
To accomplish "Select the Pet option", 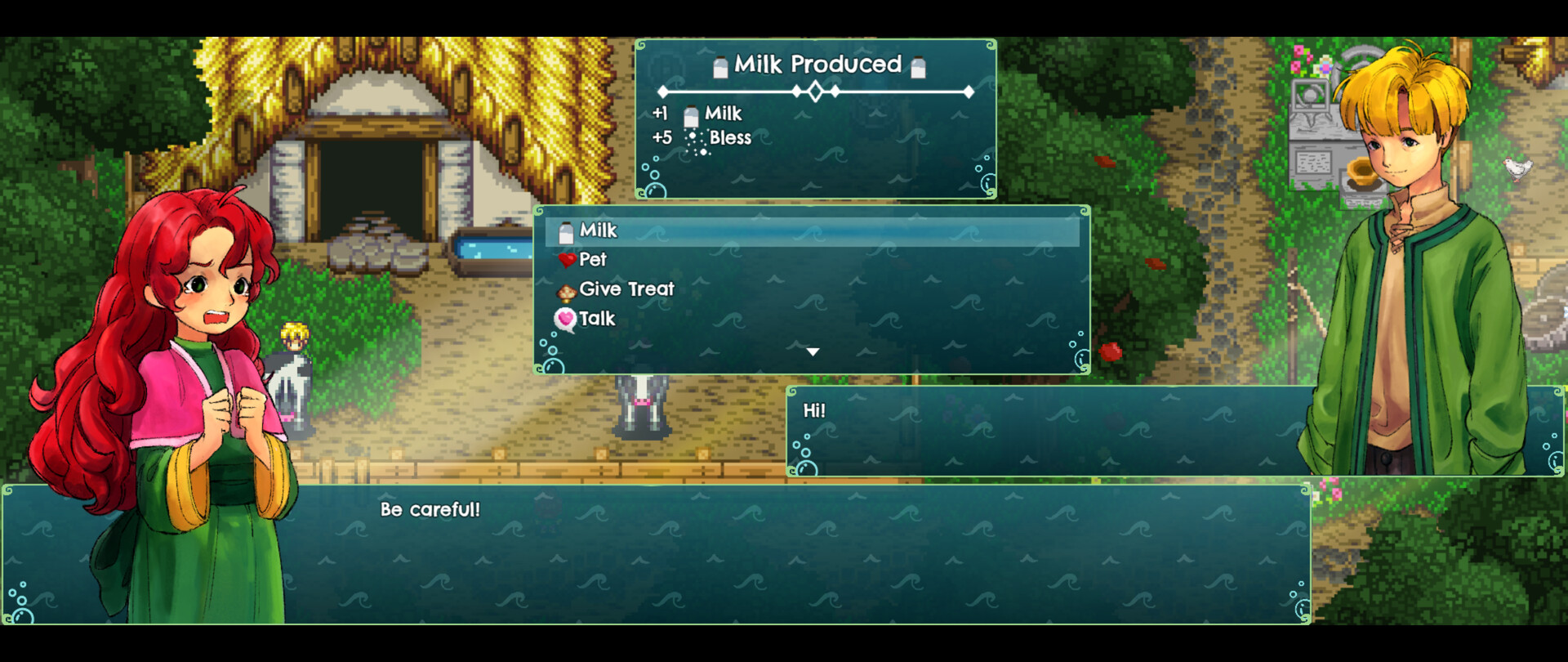I will [593, 260].
